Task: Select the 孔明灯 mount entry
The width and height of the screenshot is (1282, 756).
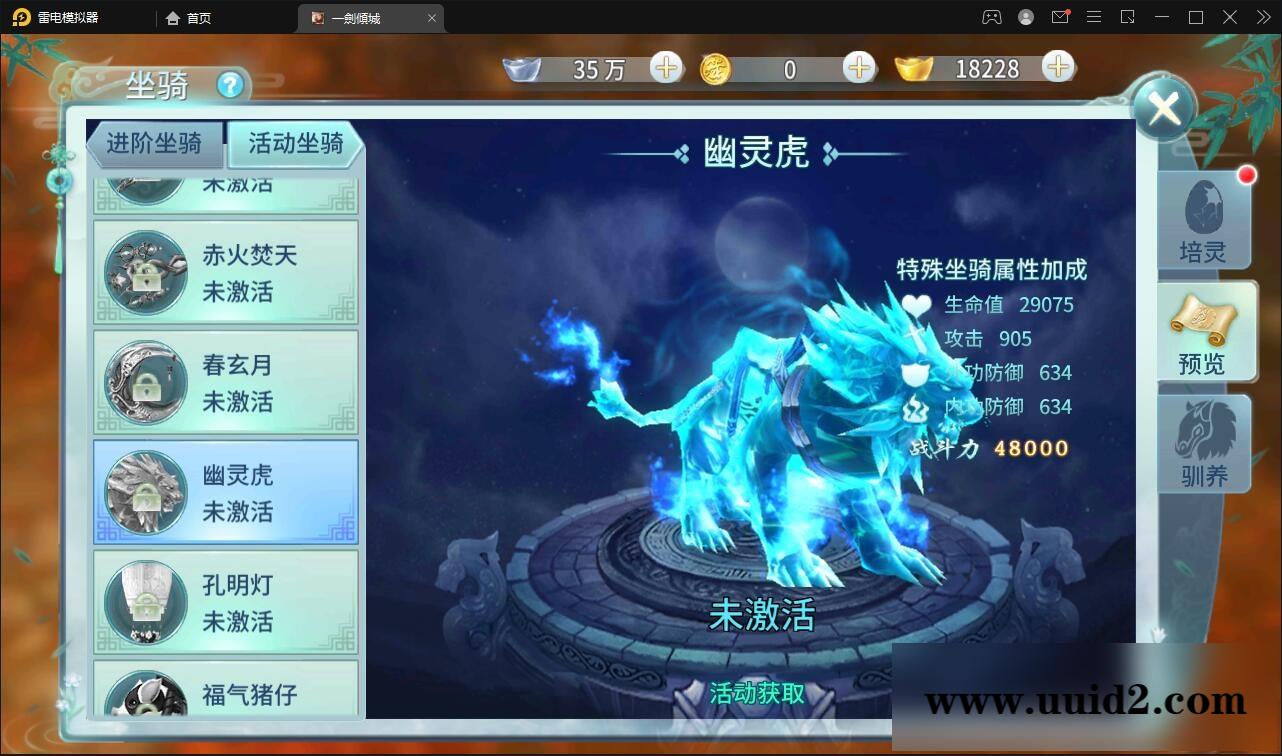Action: (x=226, y=602)
